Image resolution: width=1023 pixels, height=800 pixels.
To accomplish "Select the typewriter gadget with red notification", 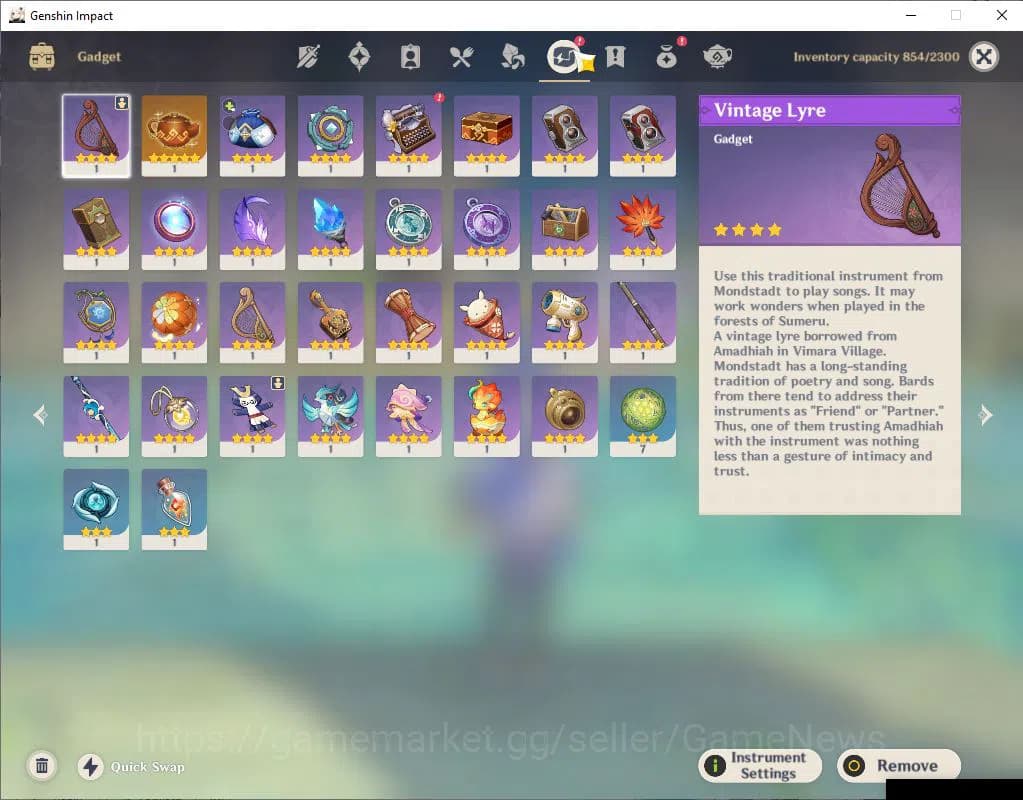I will tap(408, 134).
